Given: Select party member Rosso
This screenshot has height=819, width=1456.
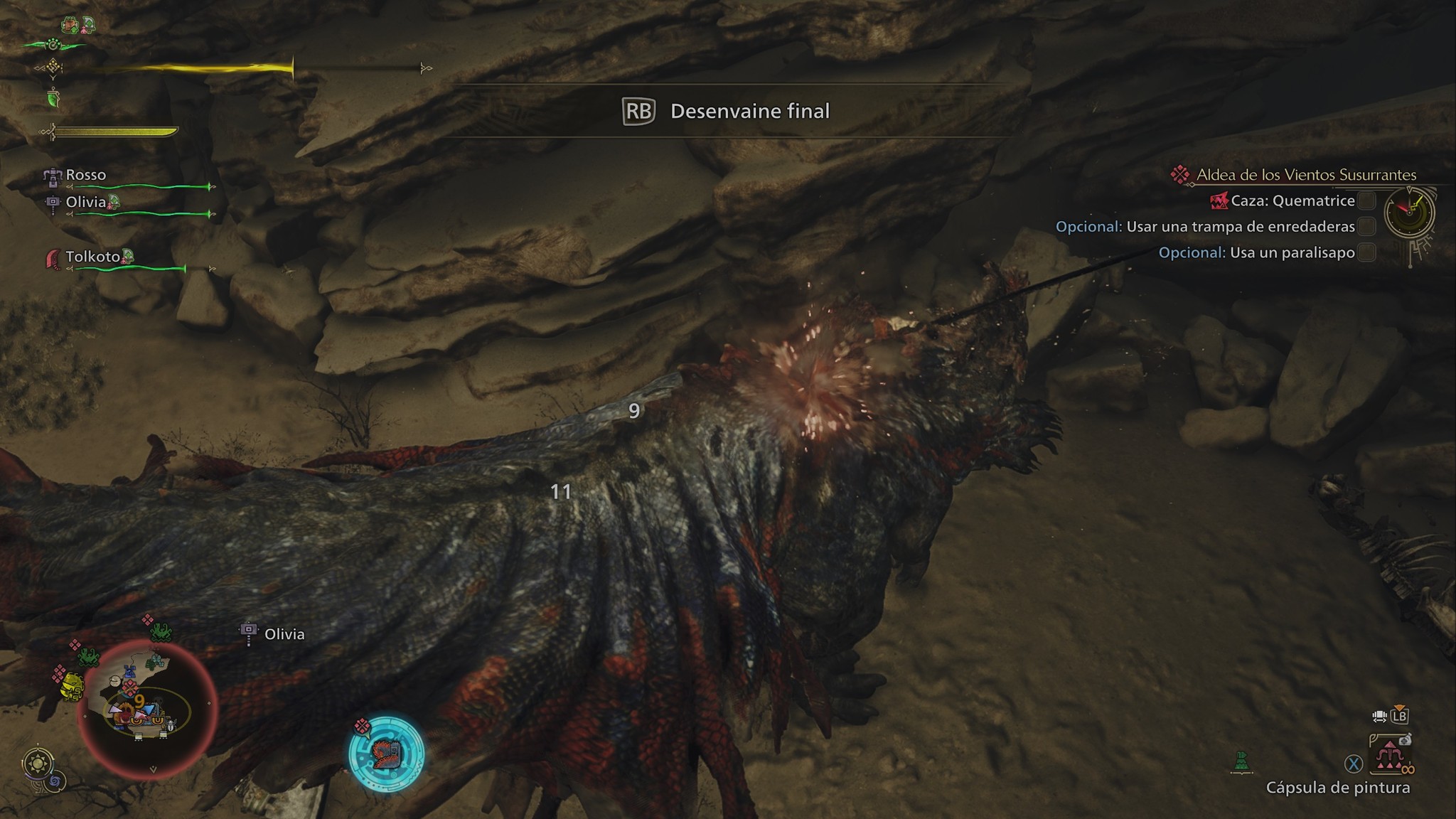Looking at the screenshot, I should click(x=85, y=175).
